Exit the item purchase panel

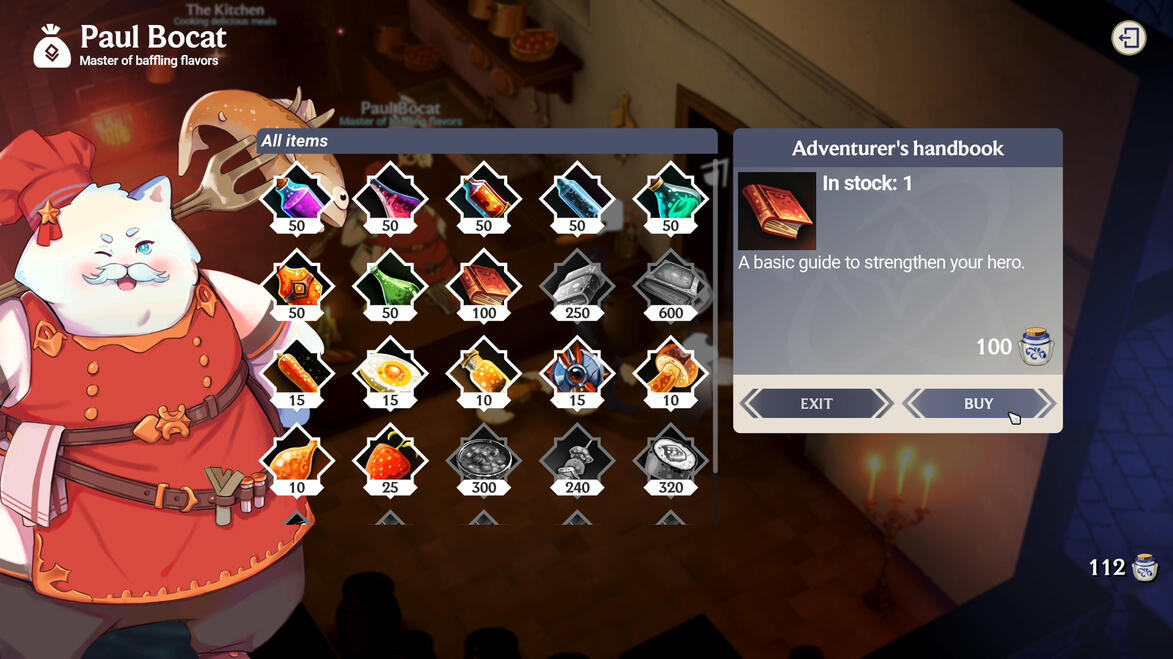coord(816,404)
